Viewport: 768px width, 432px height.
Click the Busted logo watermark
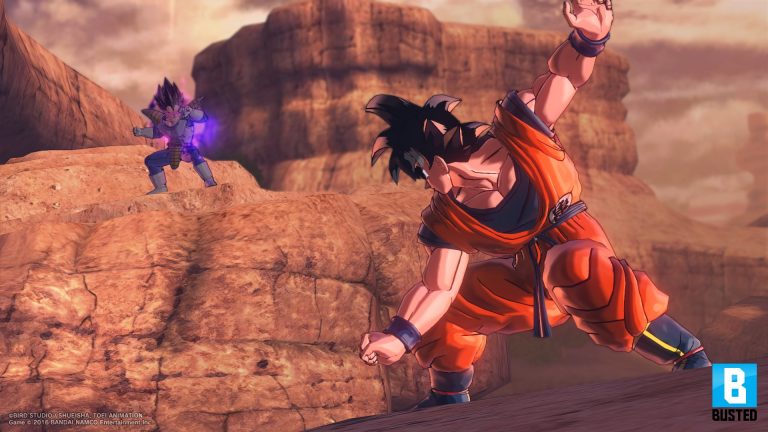tap(734, 391)
